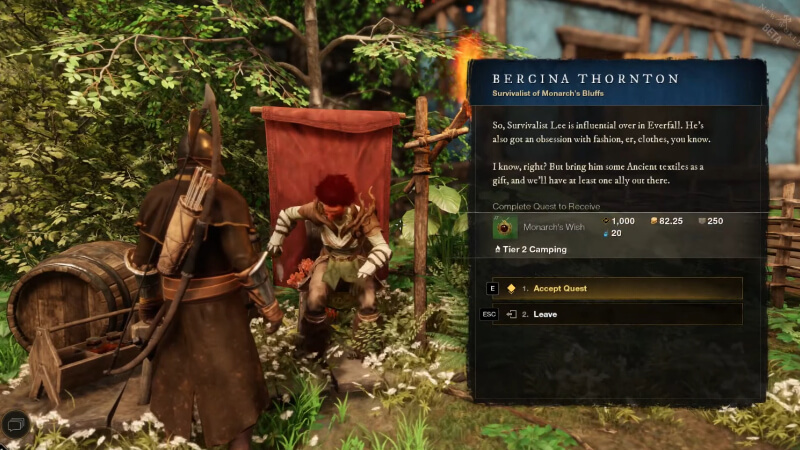Open the chat bubble icon
The image size is (800, 450).
[x=14, y=424]
